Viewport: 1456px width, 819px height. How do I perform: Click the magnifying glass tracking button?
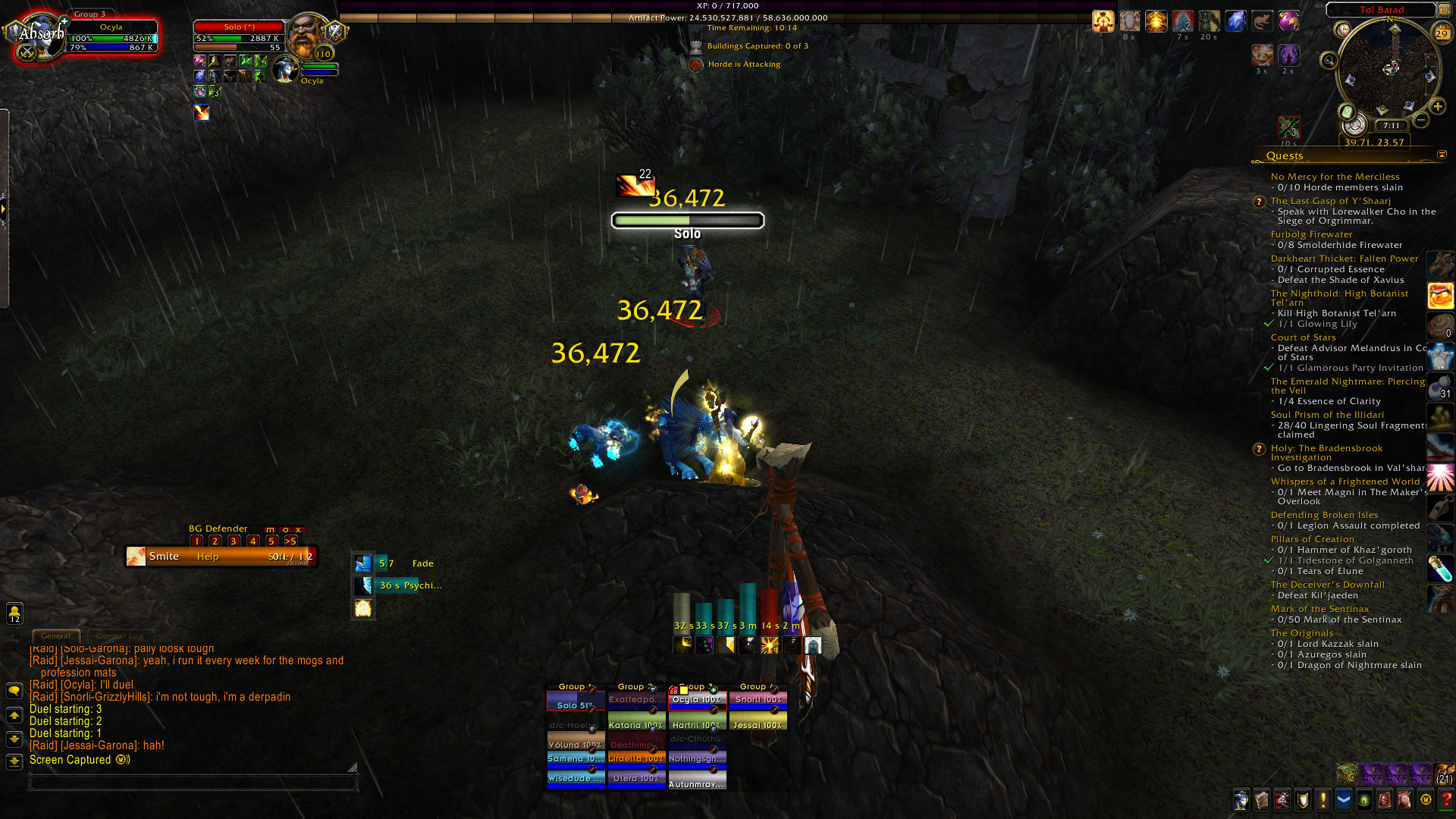point(1329,60)
